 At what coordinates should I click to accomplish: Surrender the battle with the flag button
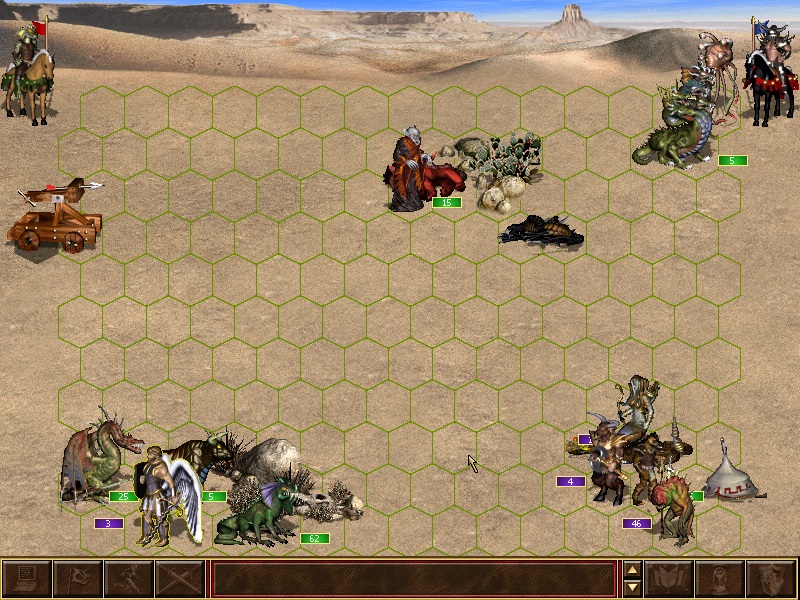(78, 579)
